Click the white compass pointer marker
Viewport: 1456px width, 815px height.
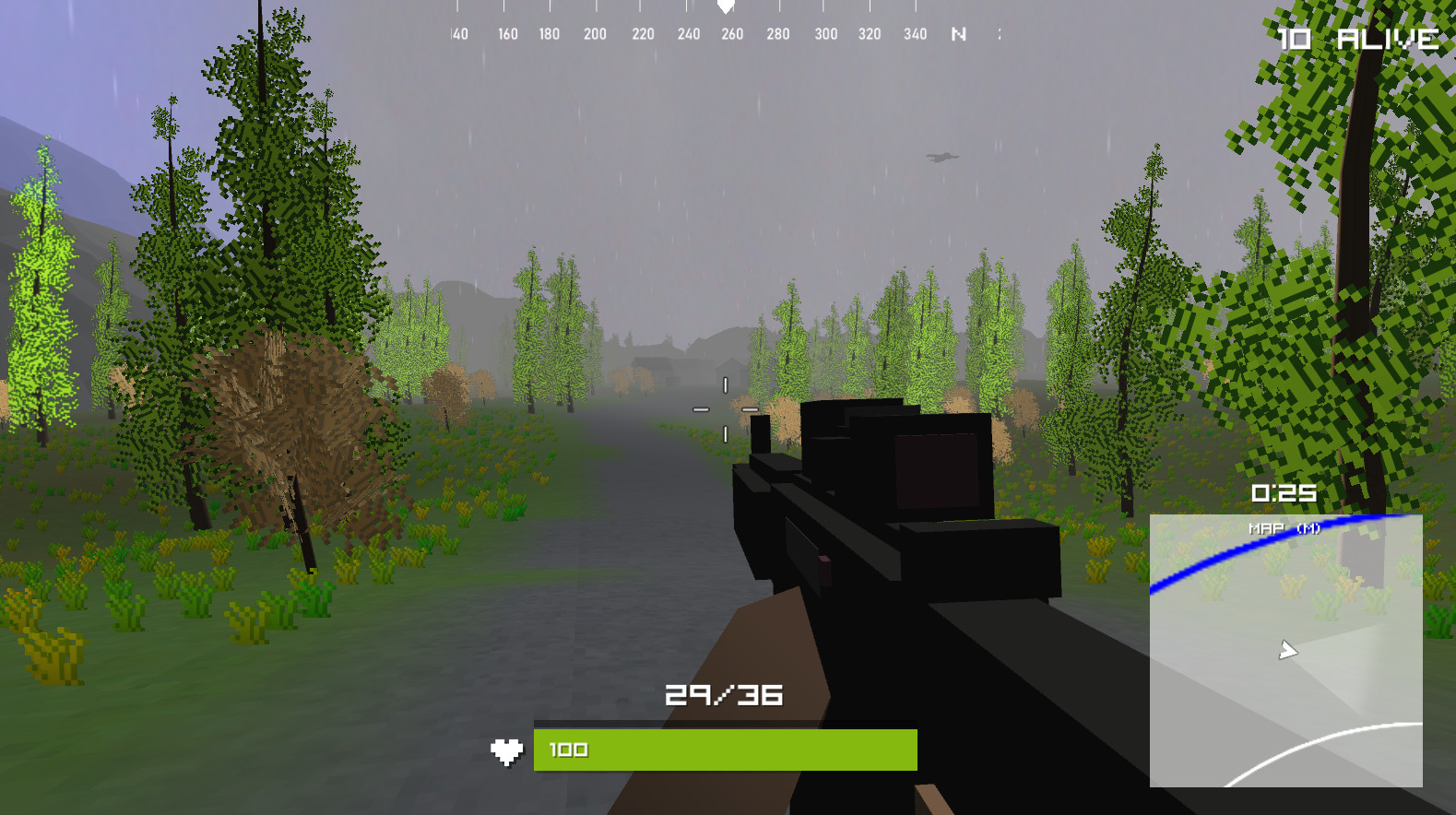coord(725,9)
